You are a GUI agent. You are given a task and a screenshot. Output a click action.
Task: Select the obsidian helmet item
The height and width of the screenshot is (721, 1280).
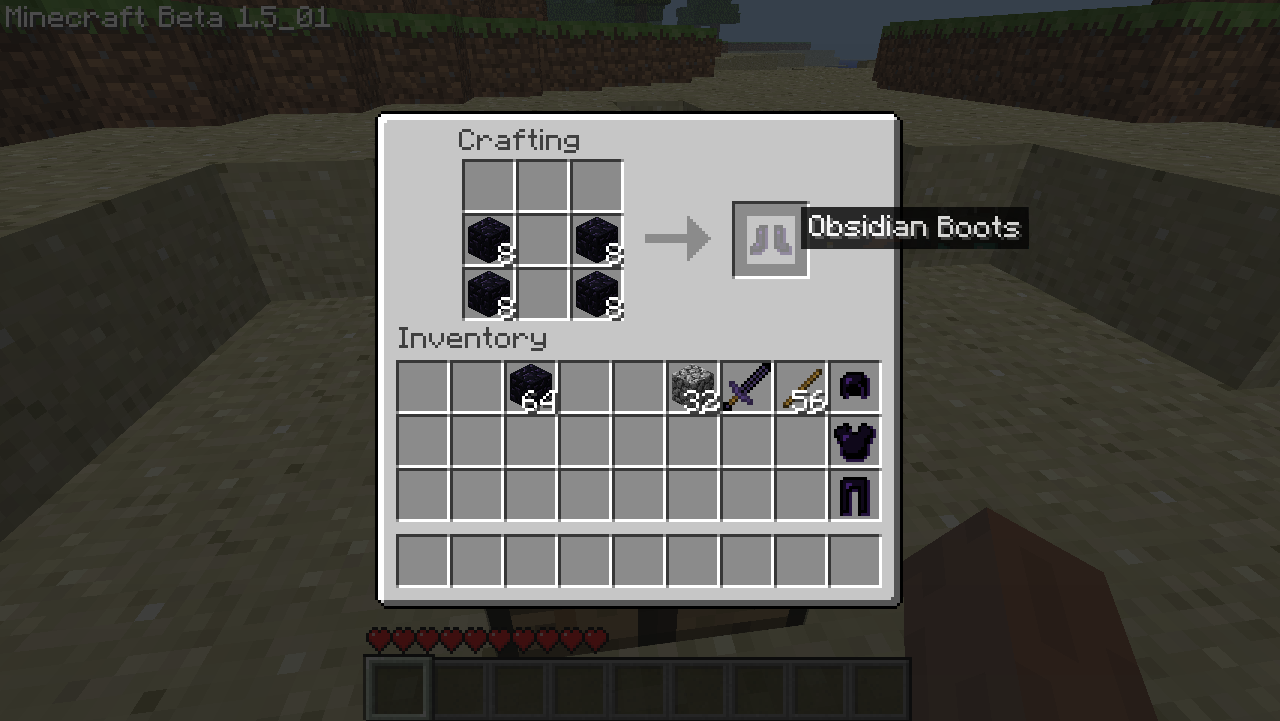click(854, 387)
